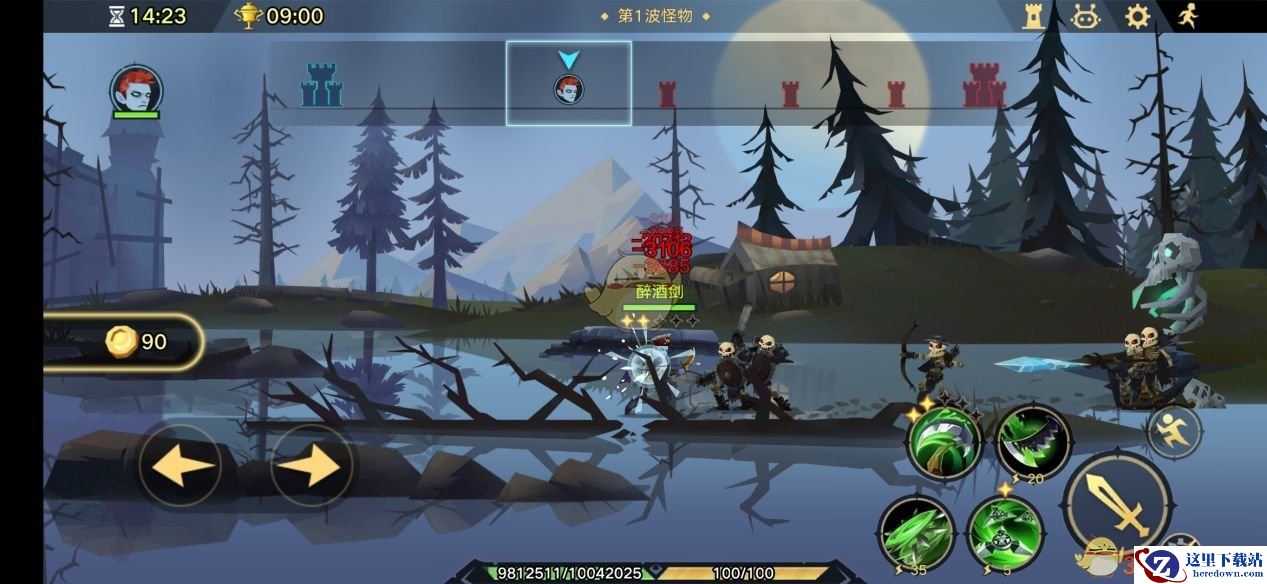This screenshot has height=584, width=1267.
Task: Use the jagged blade skill costing 20
Action: pos(1033,444)
